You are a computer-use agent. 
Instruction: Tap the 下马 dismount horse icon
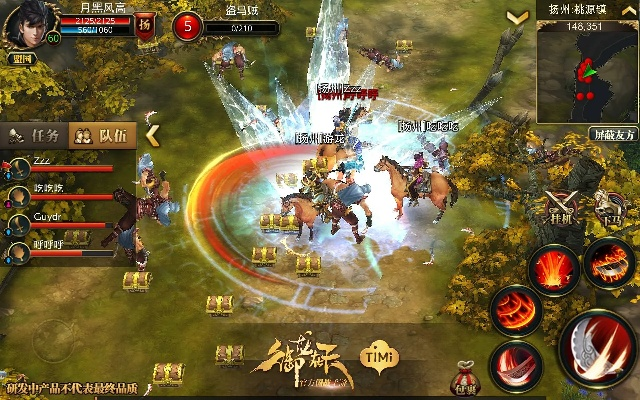pyautogui.click(x=606, y=205)
